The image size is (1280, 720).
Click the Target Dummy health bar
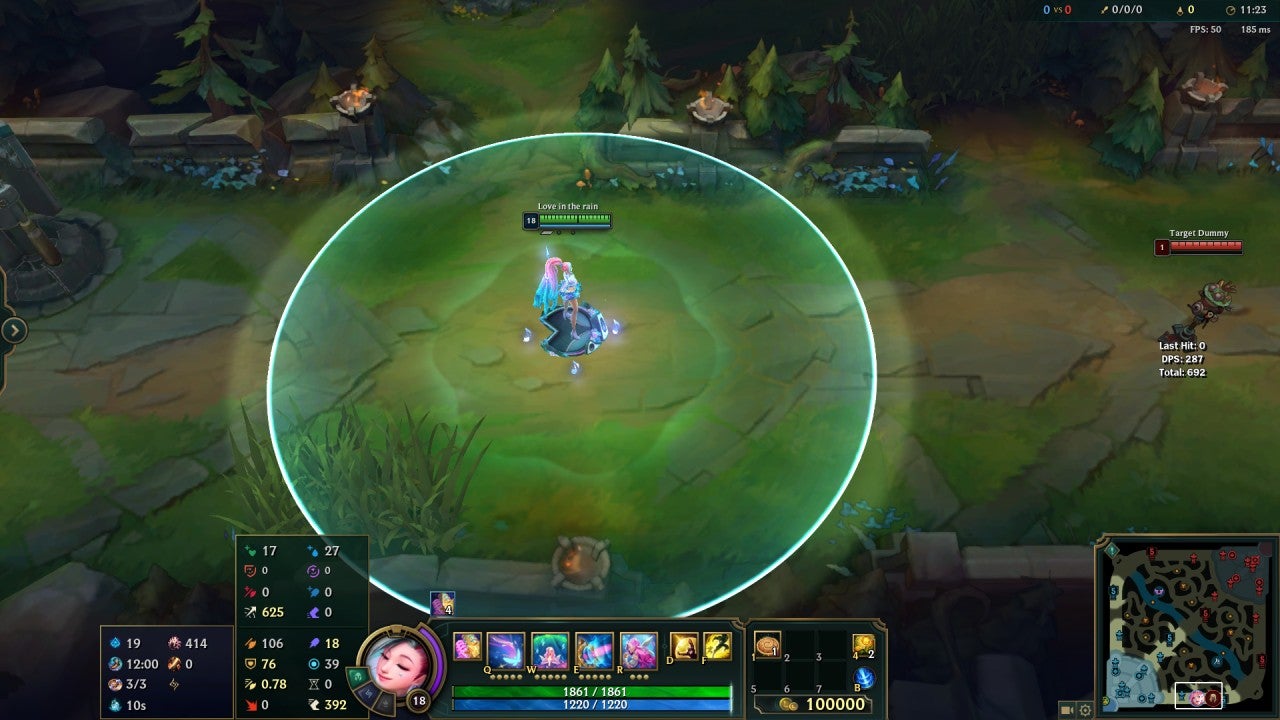(x=1205, y=247)
